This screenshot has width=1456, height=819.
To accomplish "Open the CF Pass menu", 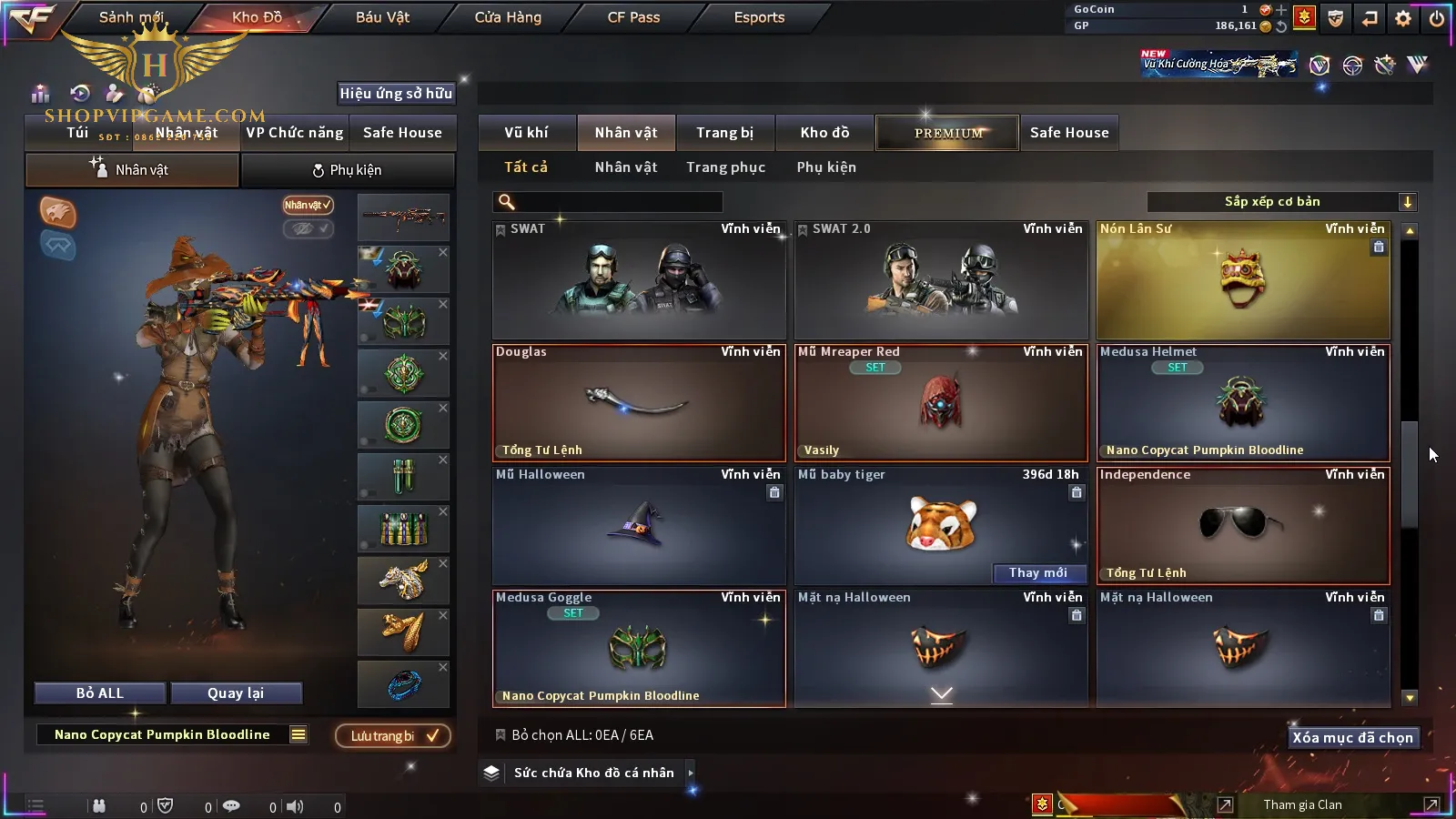I will [633, 17].
